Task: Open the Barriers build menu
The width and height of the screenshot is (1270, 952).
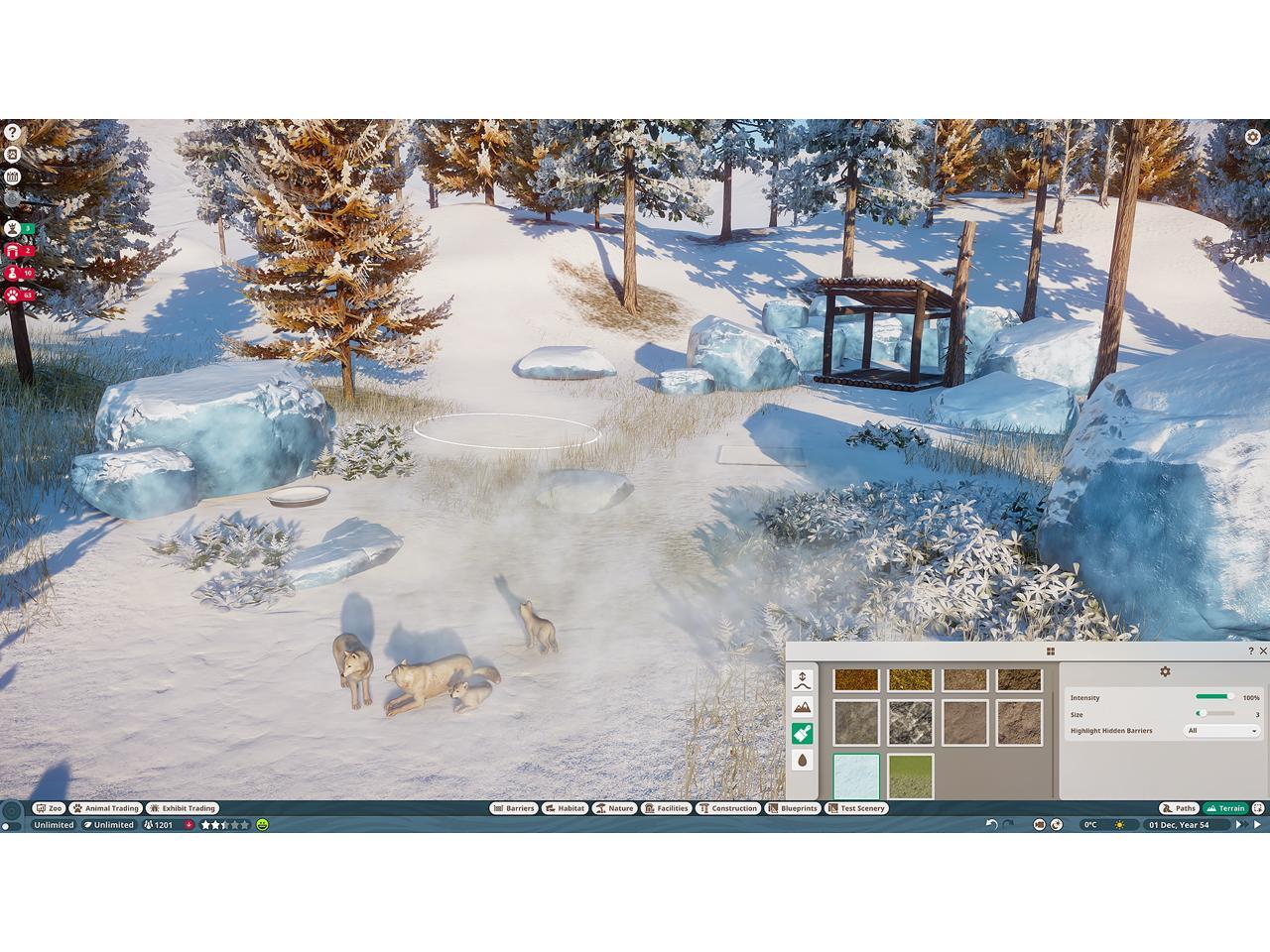Action: 513,808
